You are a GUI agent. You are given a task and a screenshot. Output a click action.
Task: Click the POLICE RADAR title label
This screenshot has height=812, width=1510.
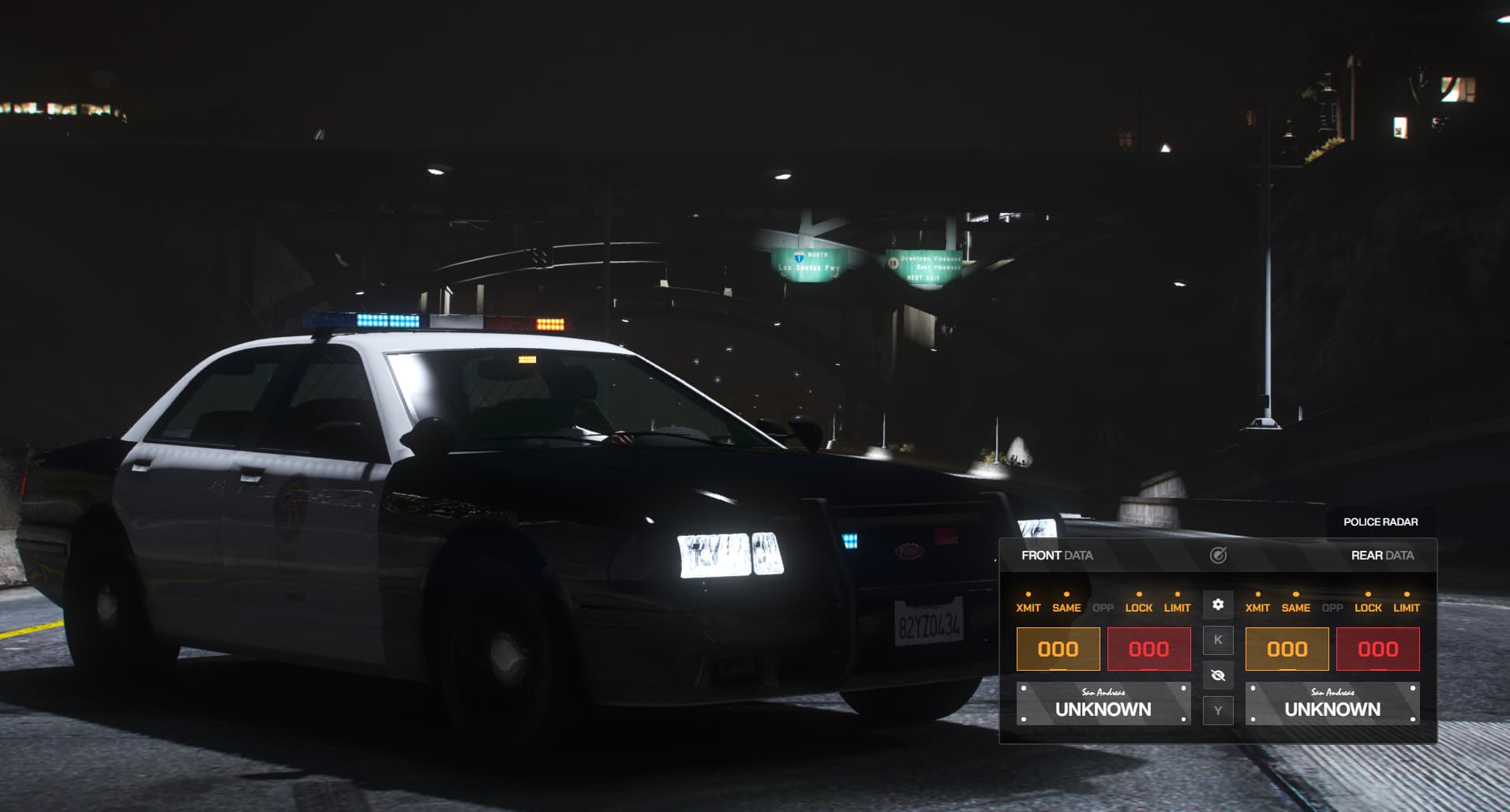1381,522
